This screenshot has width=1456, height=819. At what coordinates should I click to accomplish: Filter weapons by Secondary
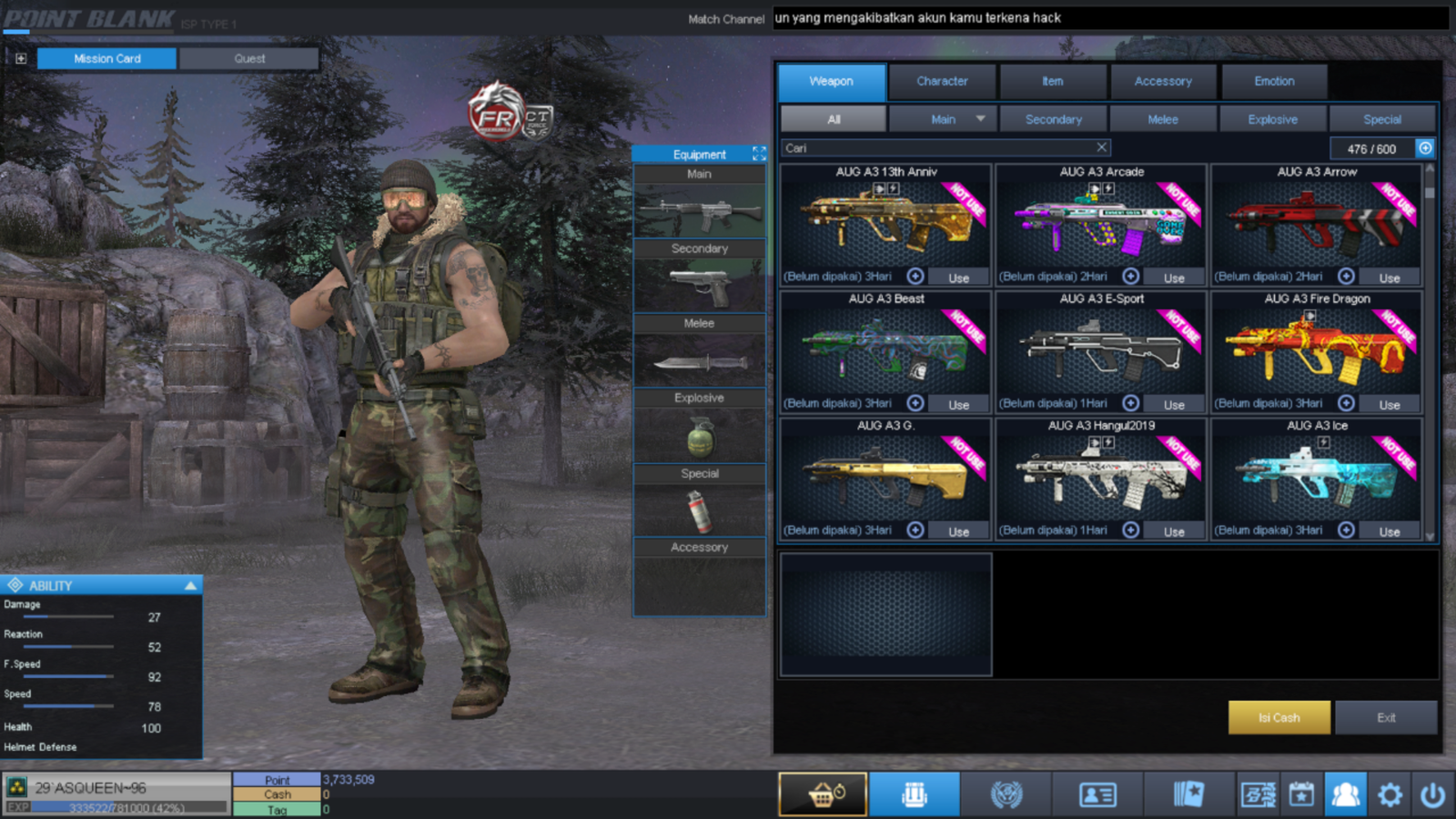[x=1053, y=119]
